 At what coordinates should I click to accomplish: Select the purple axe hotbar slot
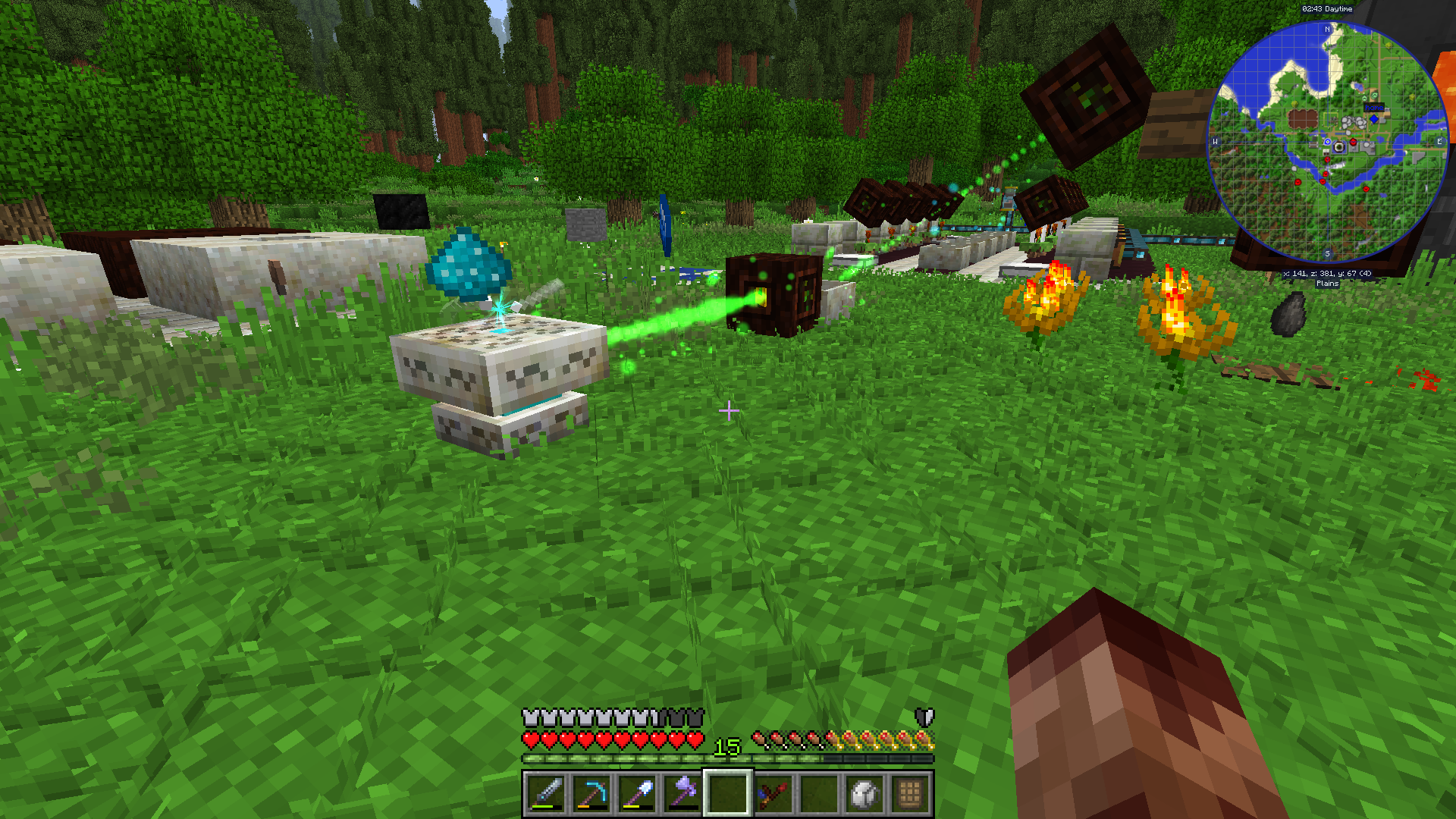pos(682,793)
